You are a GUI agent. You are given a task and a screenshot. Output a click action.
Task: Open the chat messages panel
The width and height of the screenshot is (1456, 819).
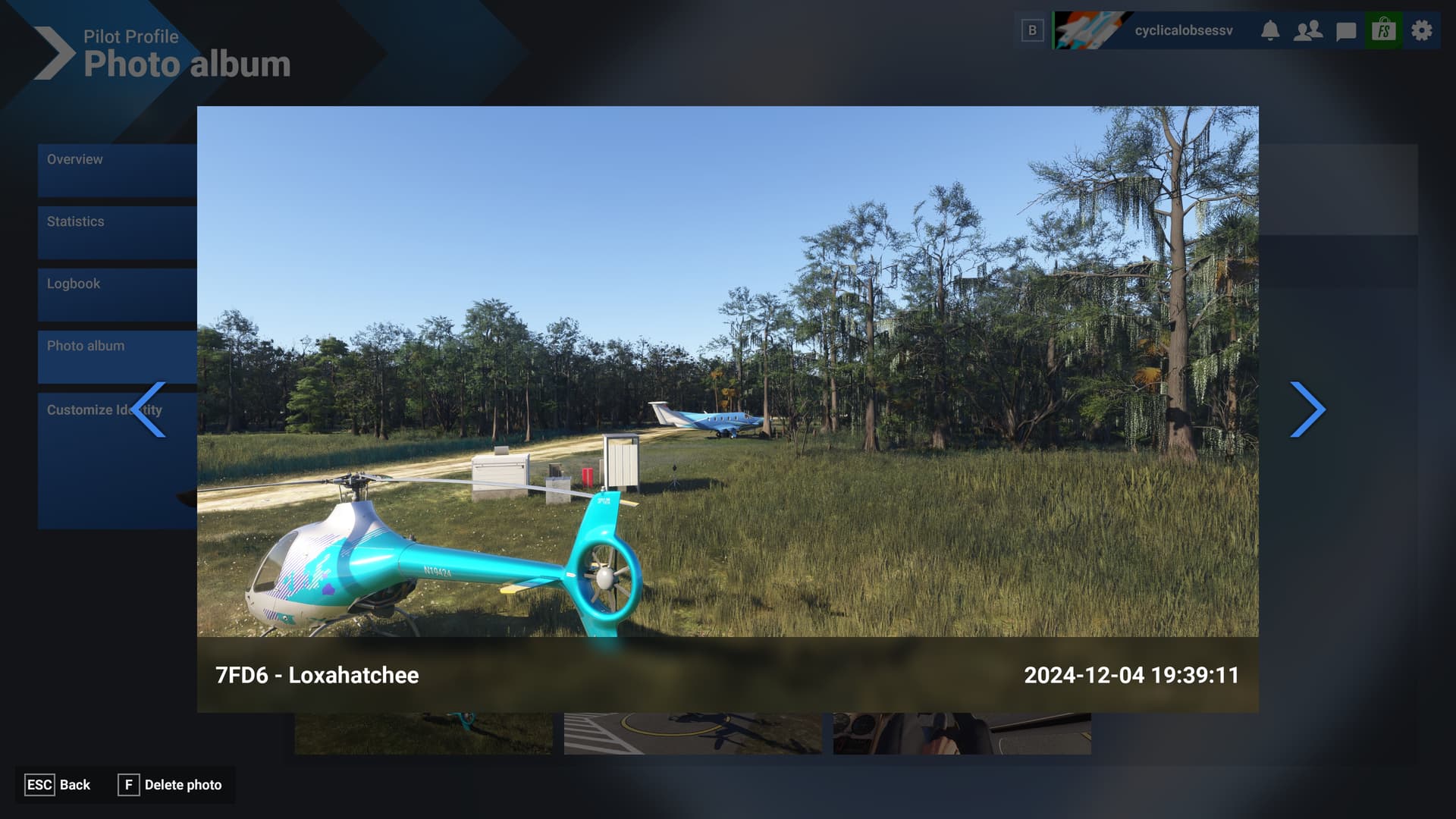[1345, 30]
